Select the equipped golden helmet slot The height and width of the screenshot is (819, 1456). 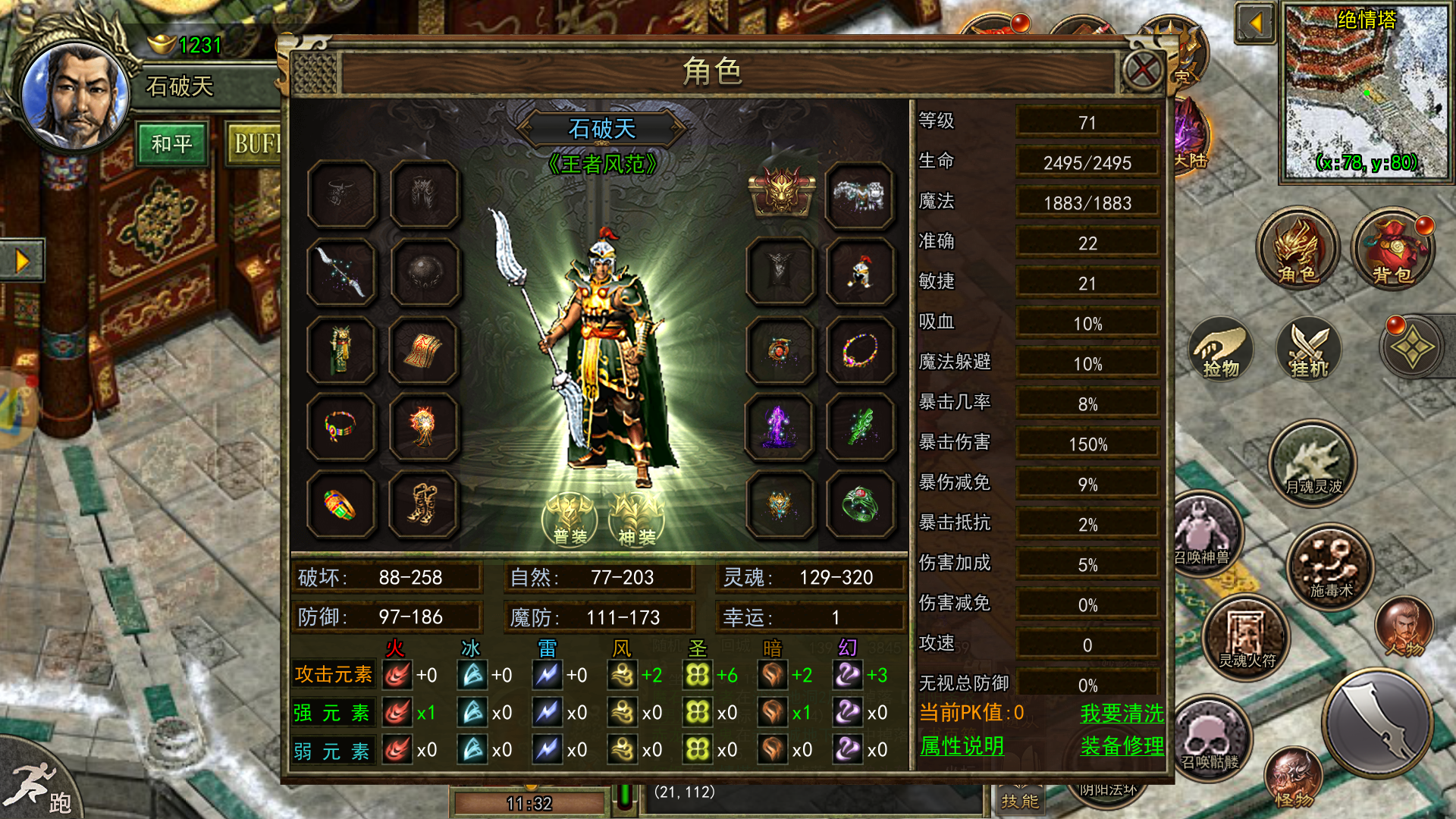pos(780,193)
